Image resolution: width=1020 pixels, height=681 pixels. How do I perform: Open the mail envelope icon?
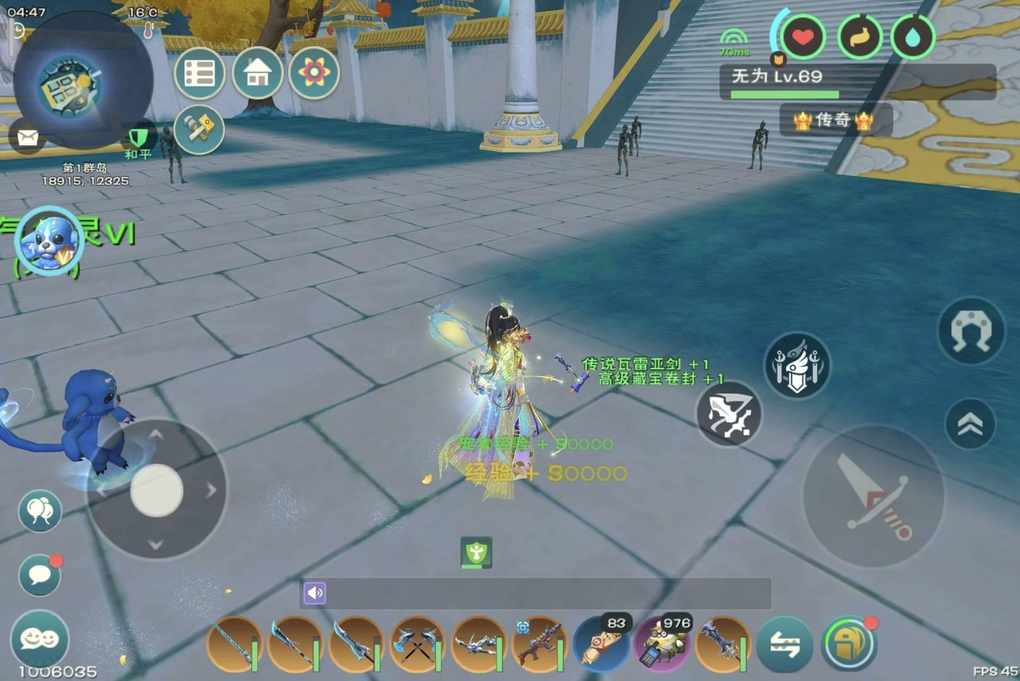tap(26, 135)
